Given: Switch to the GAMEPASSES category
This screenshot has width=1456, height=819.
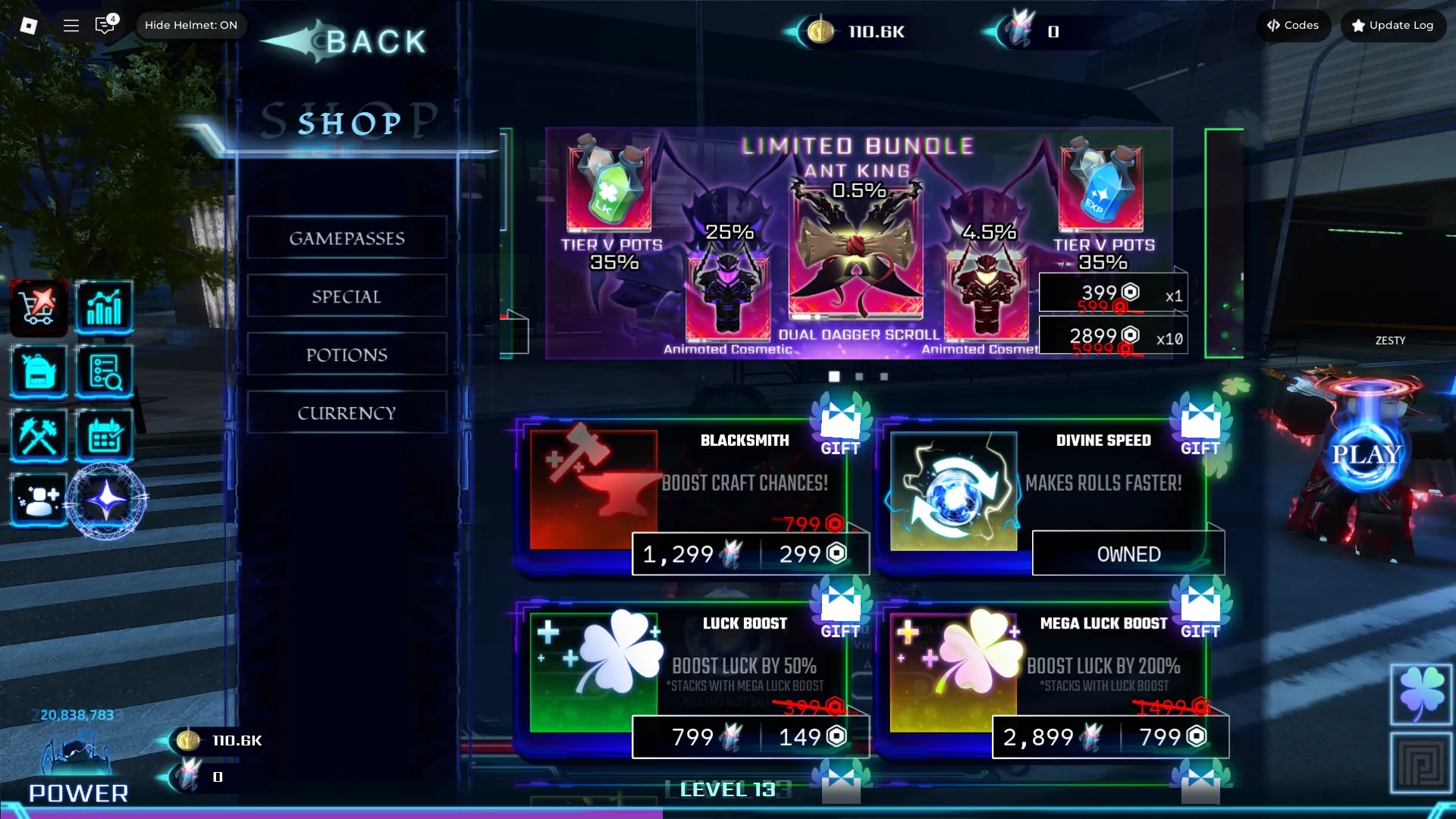Looking at the screenshot, I should point(347,237).
